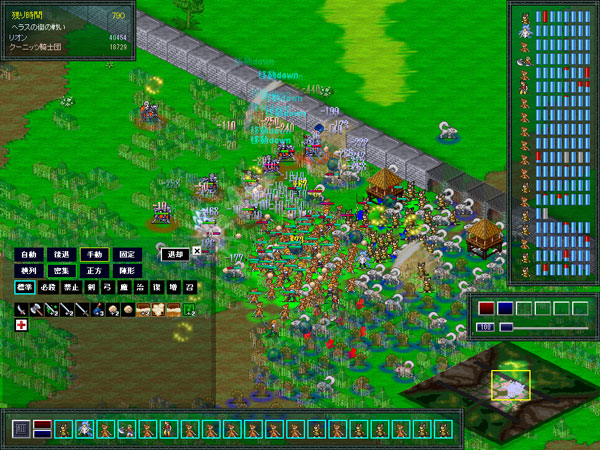Select the red team color box
600x450 pixels.
click(486, 309)
